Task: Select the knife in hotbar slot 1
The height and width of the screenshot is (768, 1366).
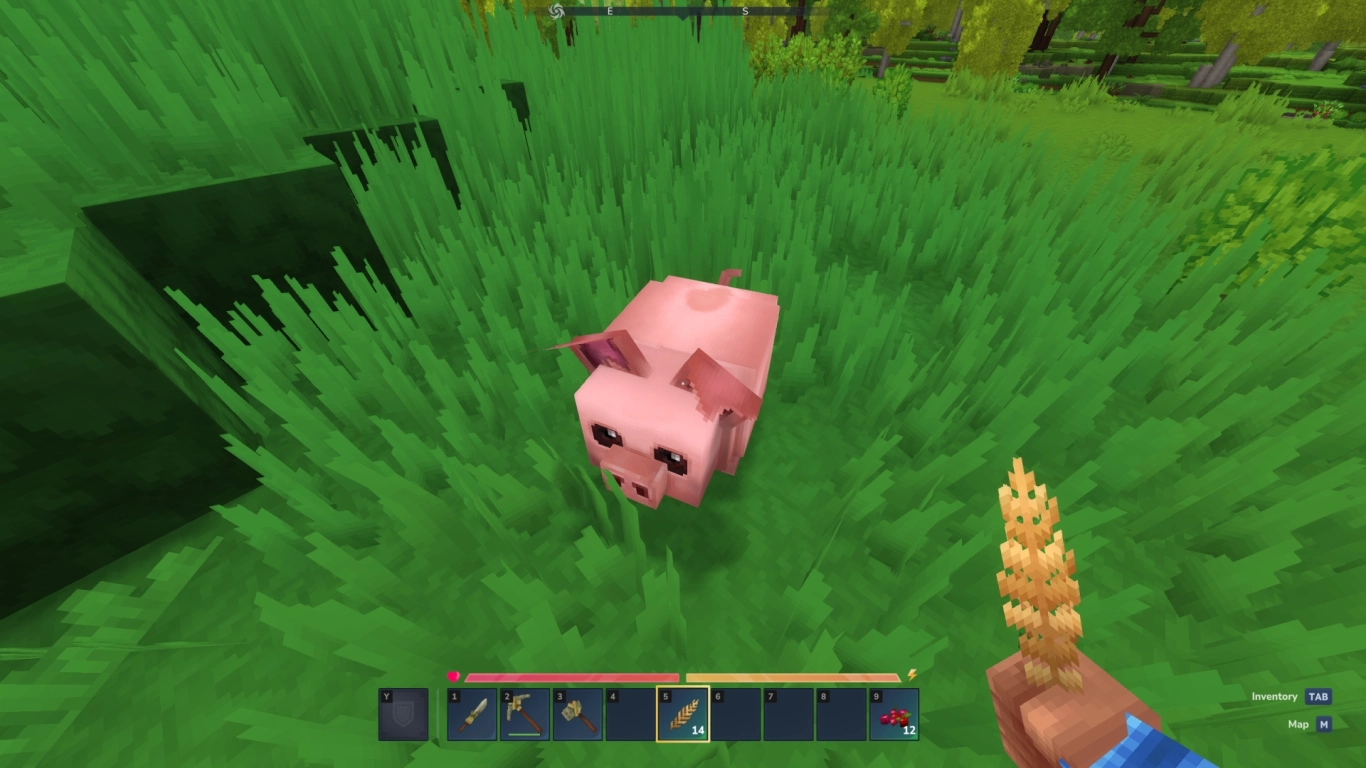Action: (470, 715)
